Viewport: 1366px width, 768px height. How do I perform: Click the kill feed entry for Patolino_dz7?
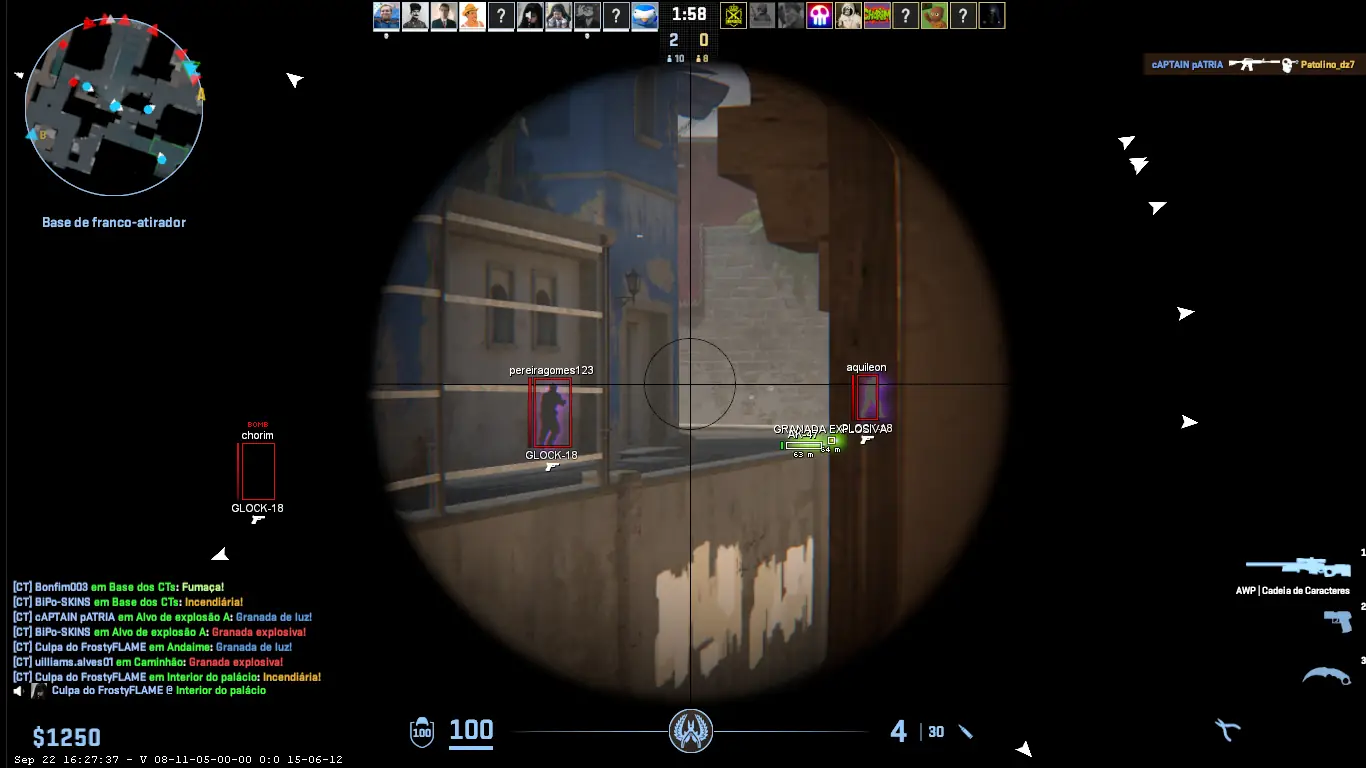click(x=1254, y=64)
